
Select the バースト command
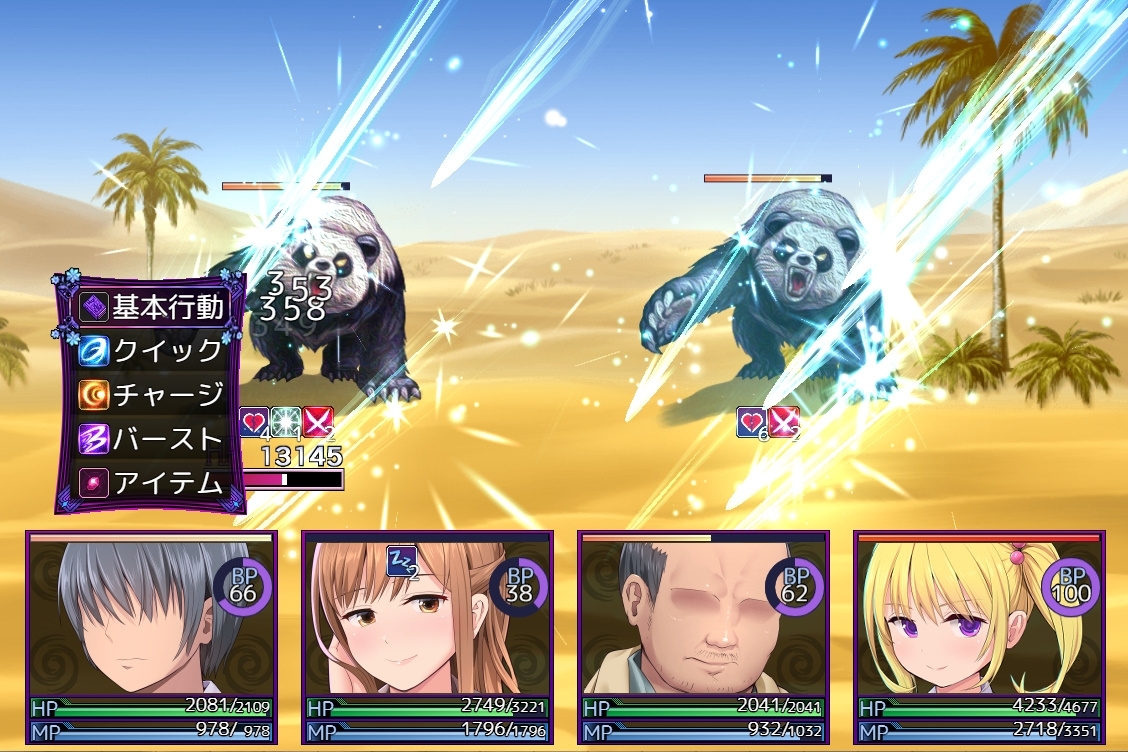click(x=151, y=439)
